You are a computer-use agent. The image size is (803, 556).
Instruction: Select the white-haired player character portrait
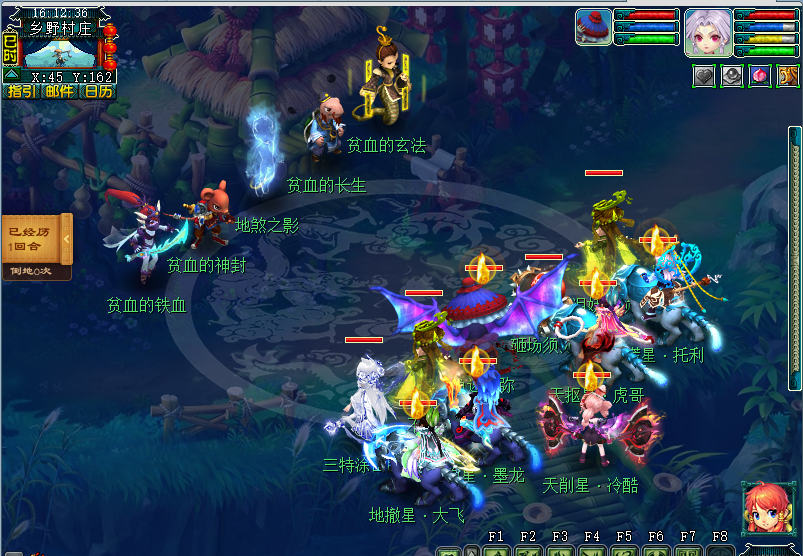tap(708, 32)
